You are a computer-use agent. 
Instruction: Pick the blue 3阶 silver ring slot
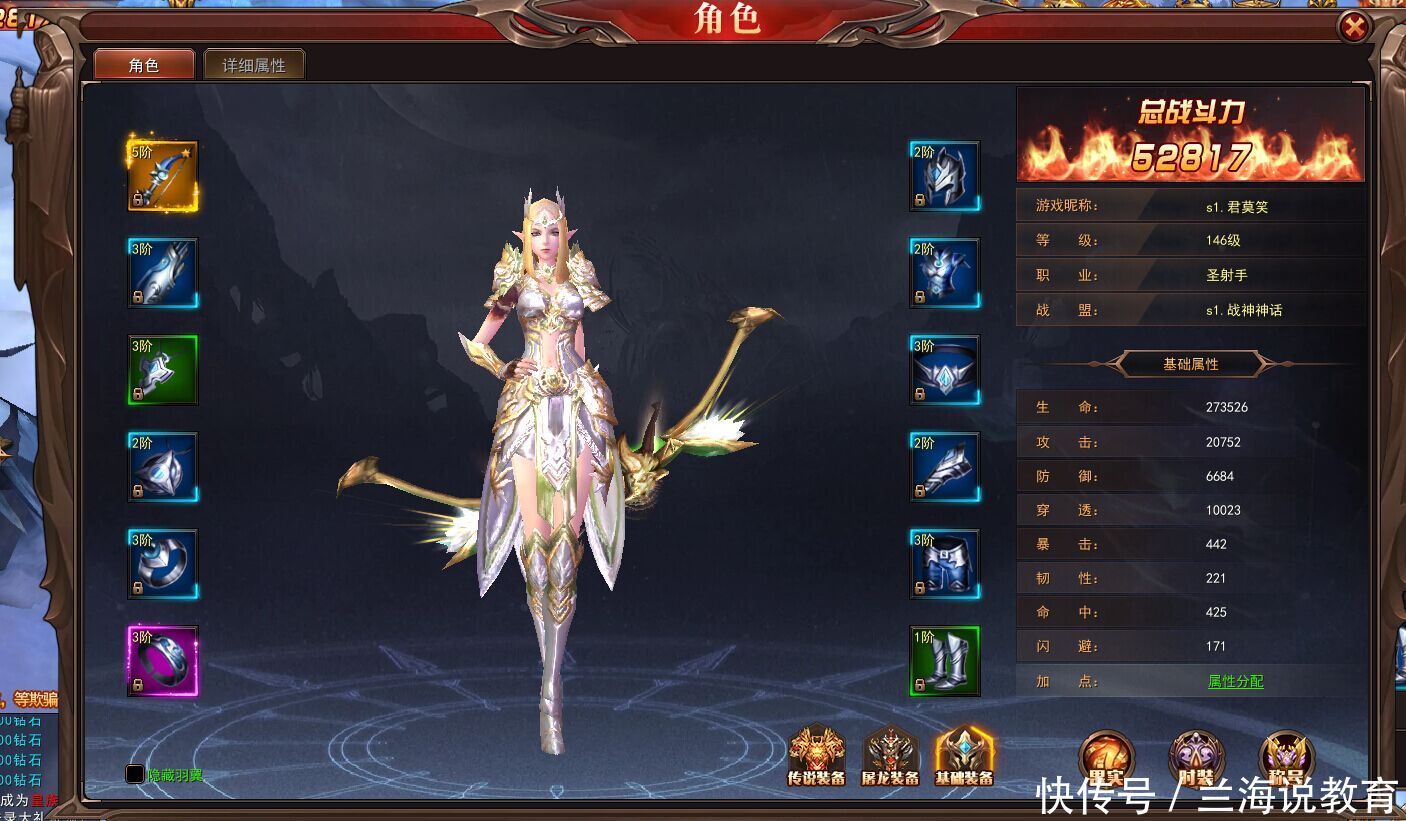point(163,564)
